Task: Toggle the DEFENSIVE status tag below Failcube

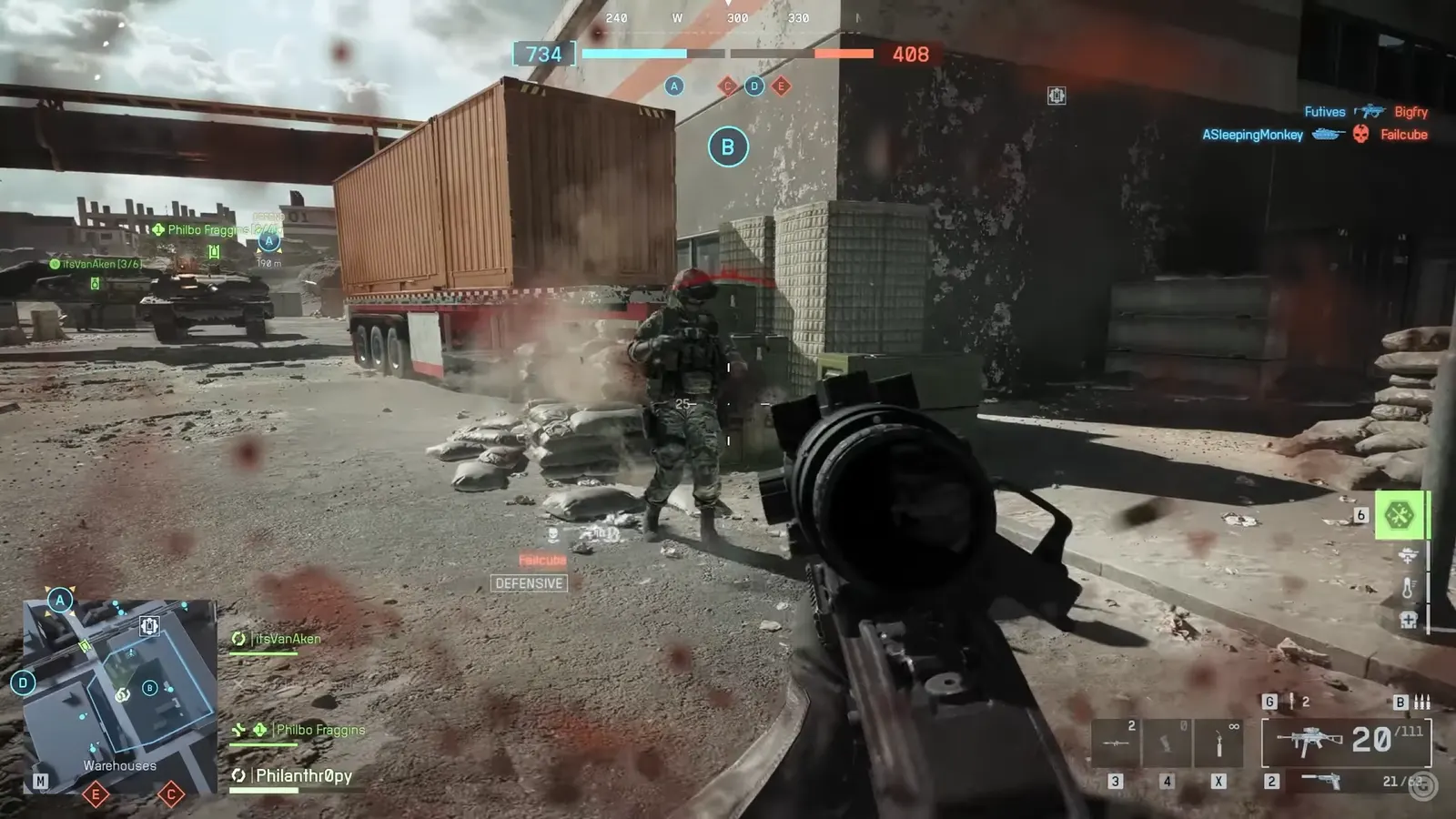Action: pyautogui.click(x=529, y=584)
